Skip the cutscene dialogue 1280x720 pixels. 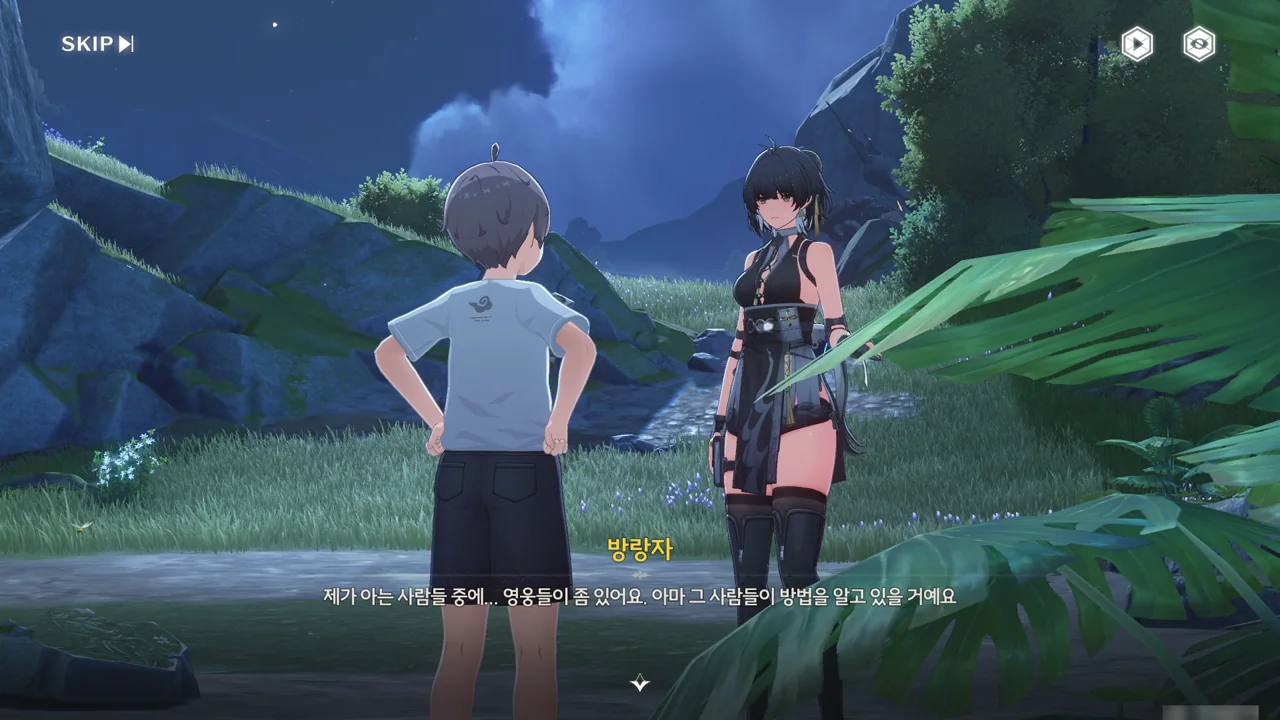(x=97, y=44)
